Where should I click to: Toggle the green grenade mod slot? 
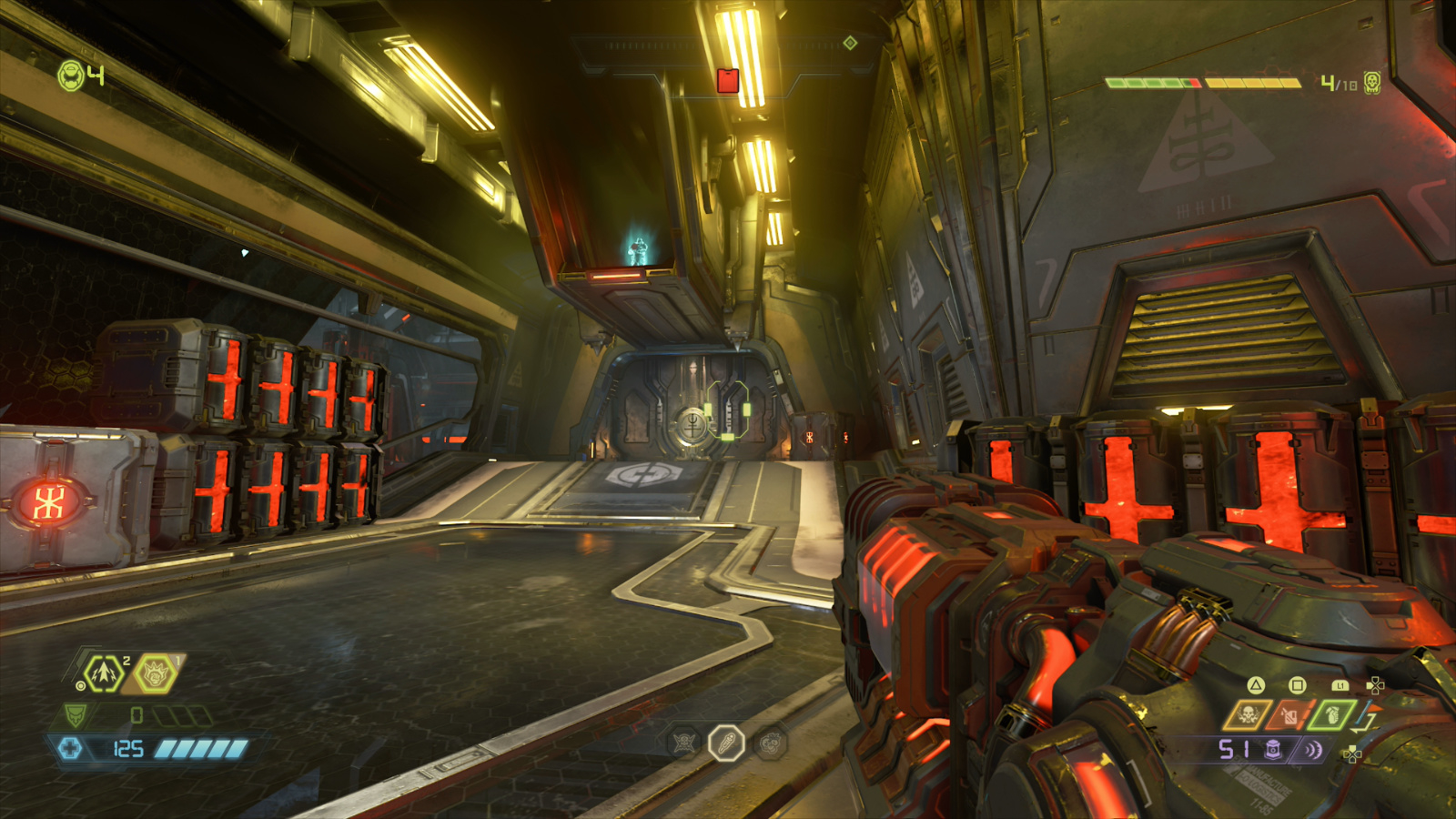(x=1331, y=716)
